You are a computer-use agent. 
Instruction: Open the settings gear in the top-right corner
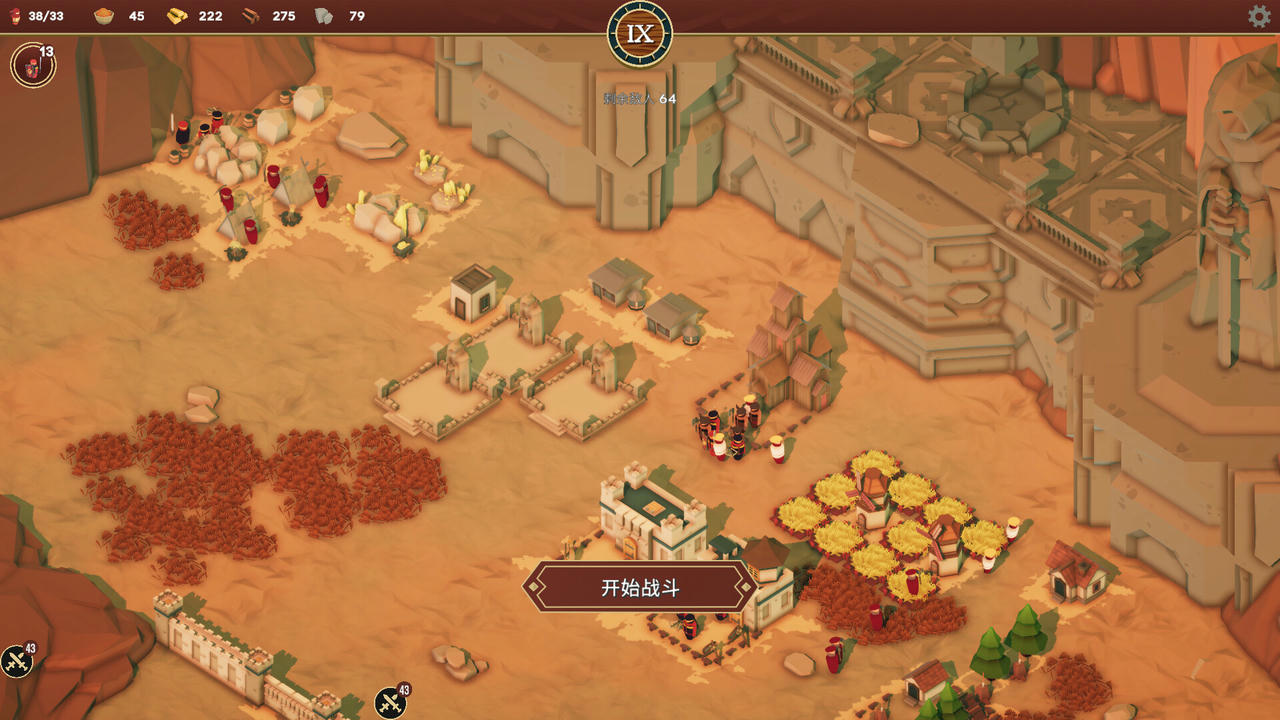[1258, 16]
